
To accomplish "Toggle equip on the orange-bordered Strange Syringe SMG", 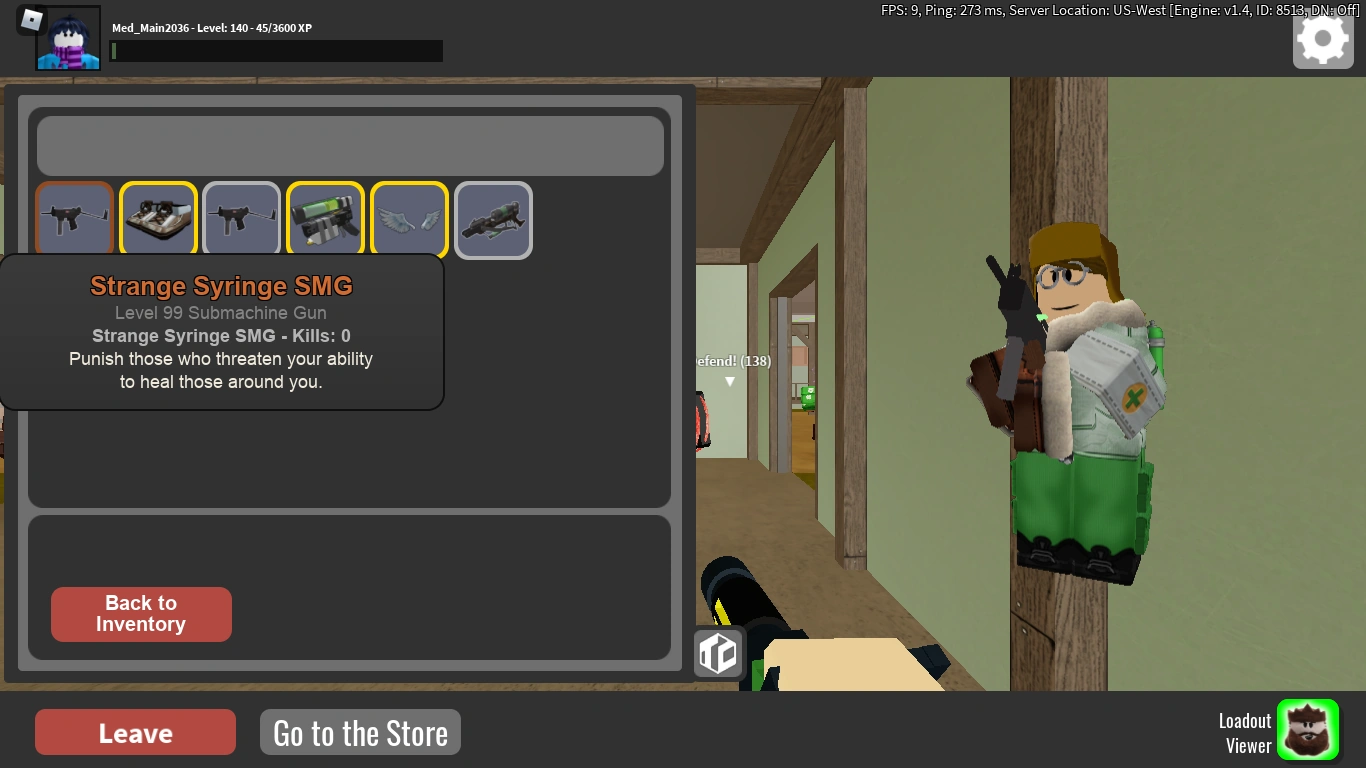I will (x=73, y=219).
